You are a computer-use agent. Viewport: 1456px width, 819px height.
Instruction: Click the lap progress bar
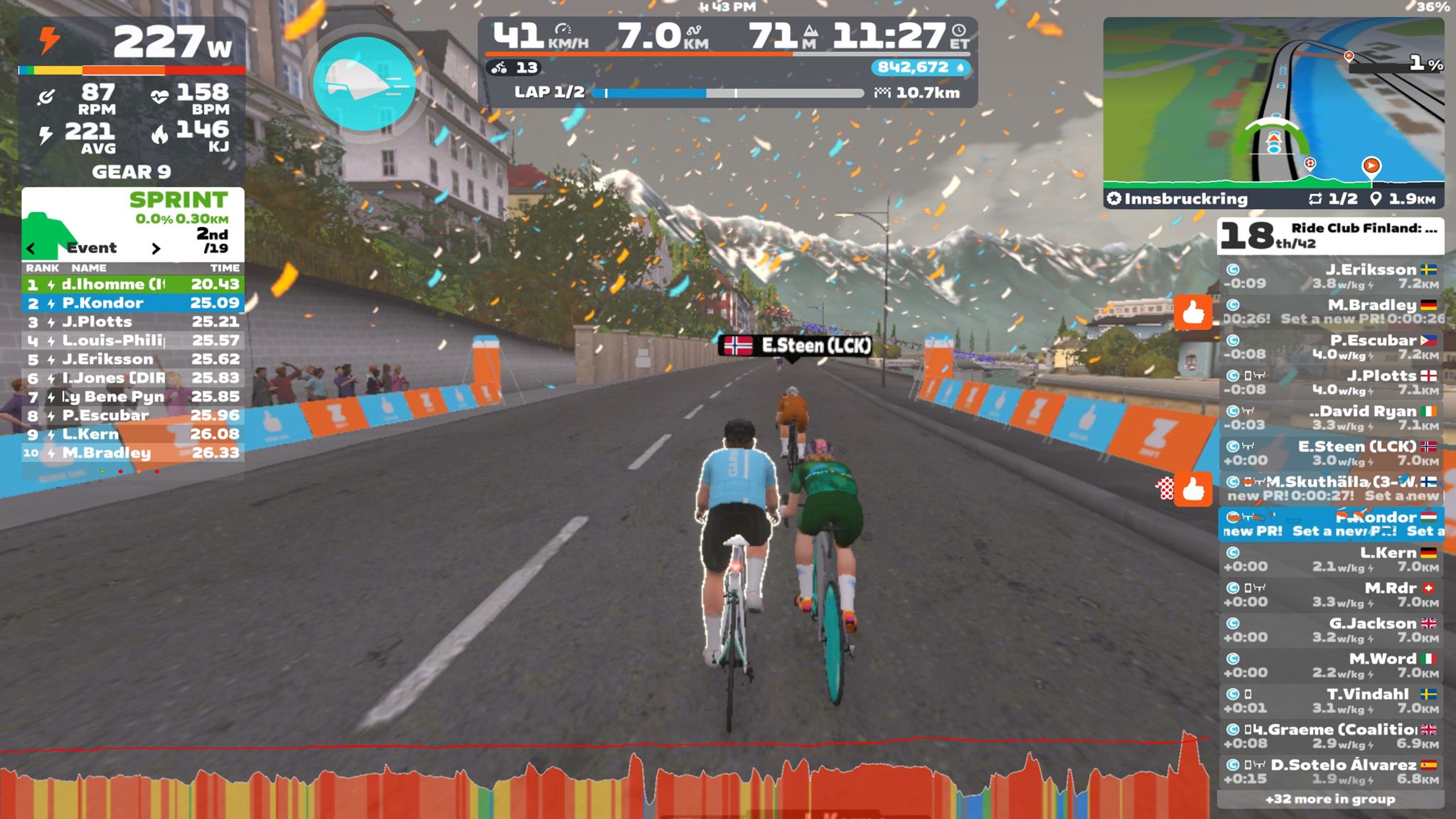point(728,93)
